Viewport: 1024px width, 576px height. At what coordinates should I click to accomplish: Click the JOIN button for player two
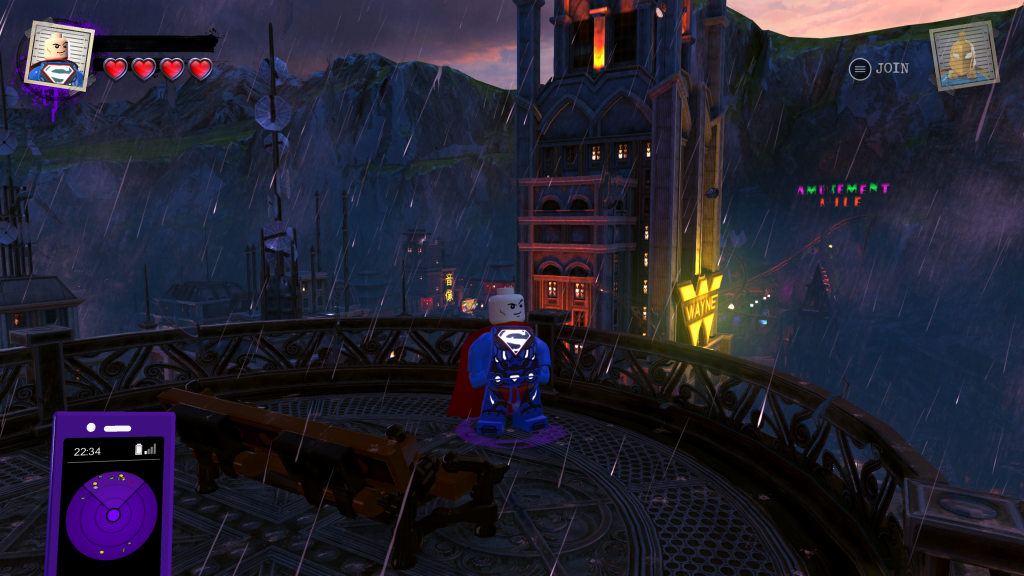coord(880,68)
